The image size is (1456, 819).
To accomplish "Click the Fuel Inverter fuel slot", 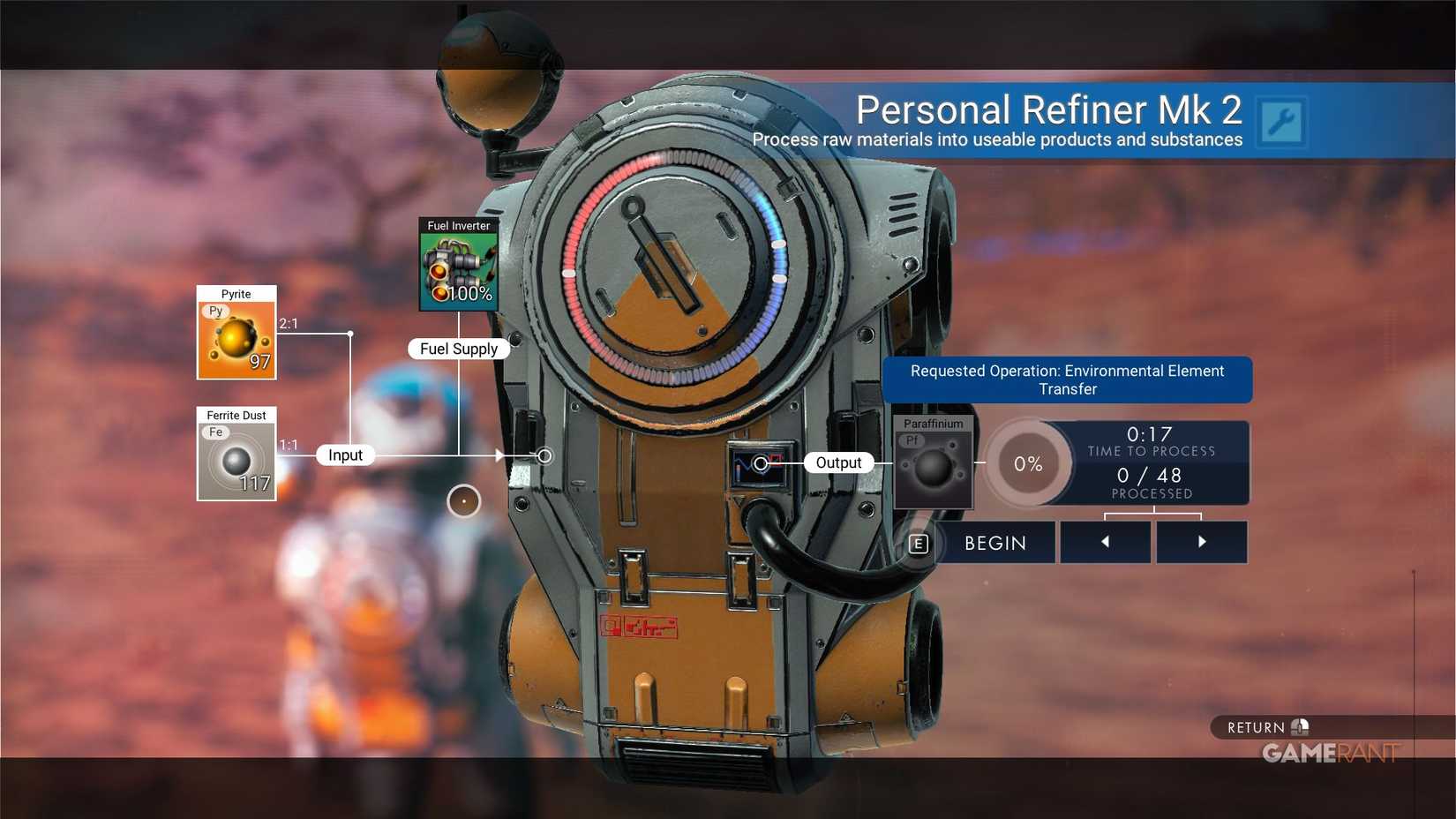I will pos(459,267).
